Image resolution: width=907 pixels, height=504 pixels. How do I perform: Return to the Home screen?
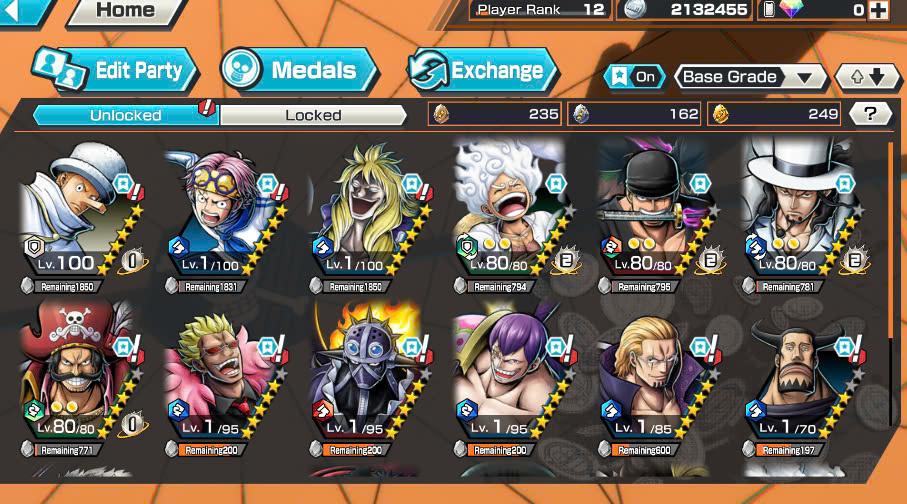(125, 11)
